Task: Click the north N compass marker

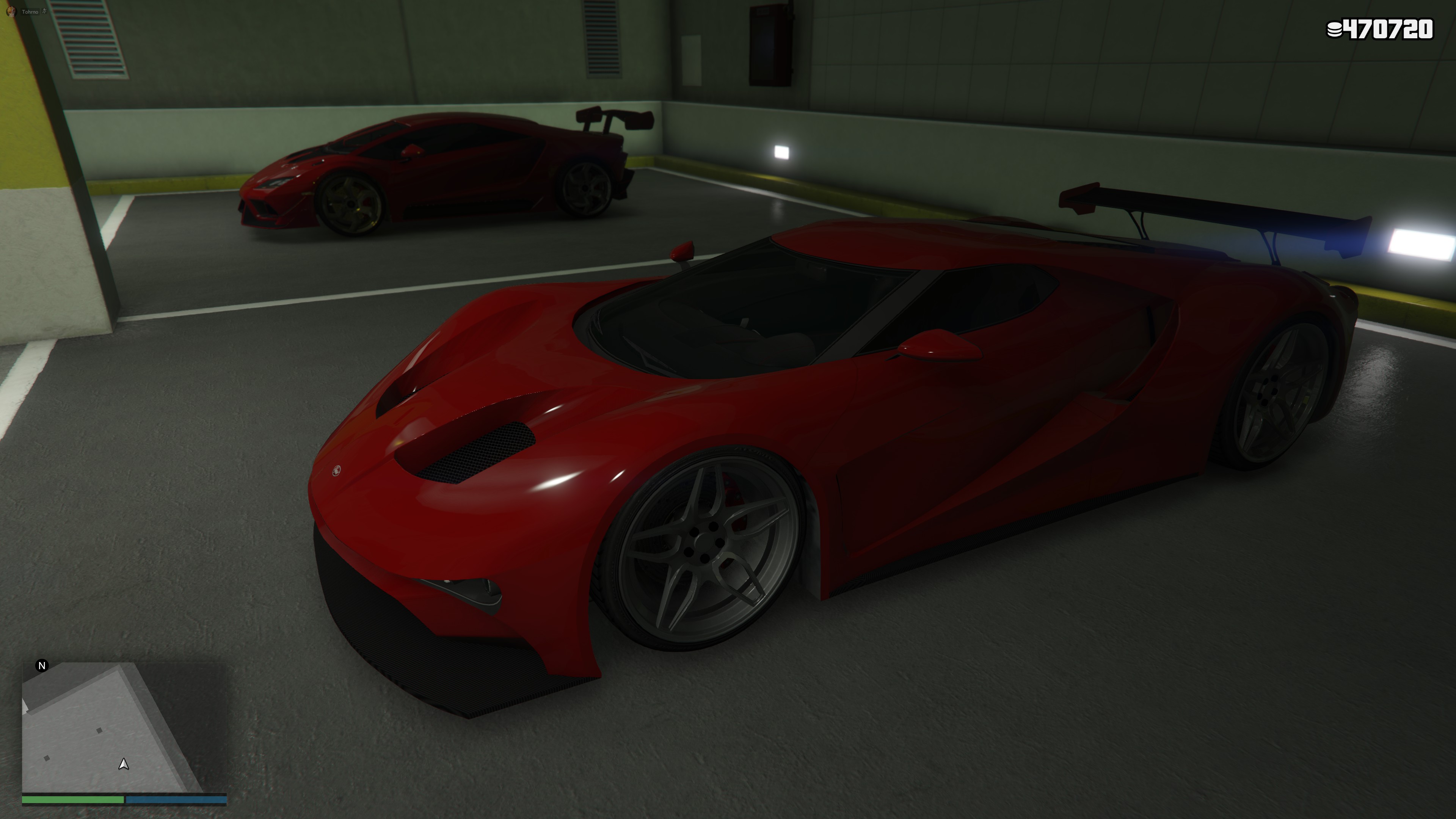Action: coord(42,665)
